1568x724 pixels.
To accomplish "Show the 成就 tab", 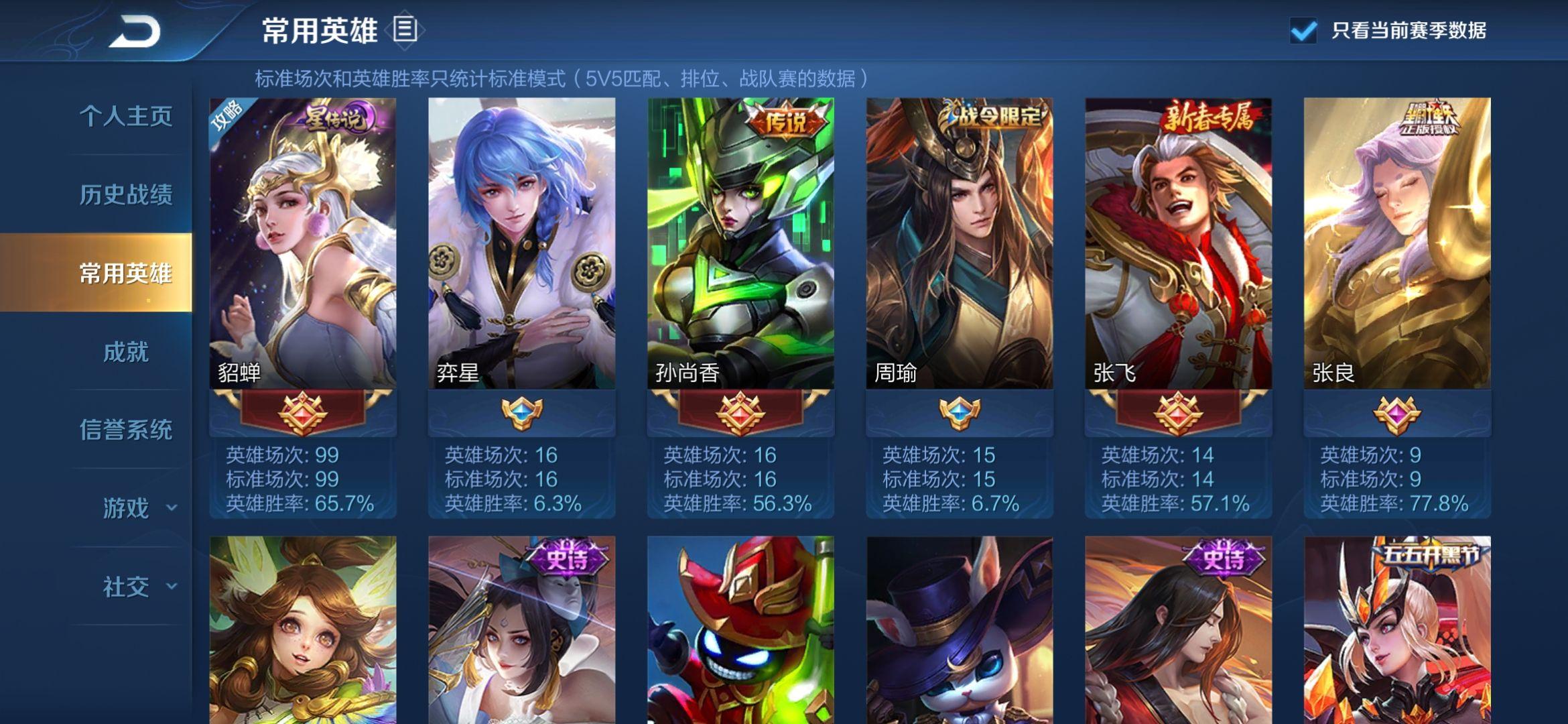I will [126, 351].
